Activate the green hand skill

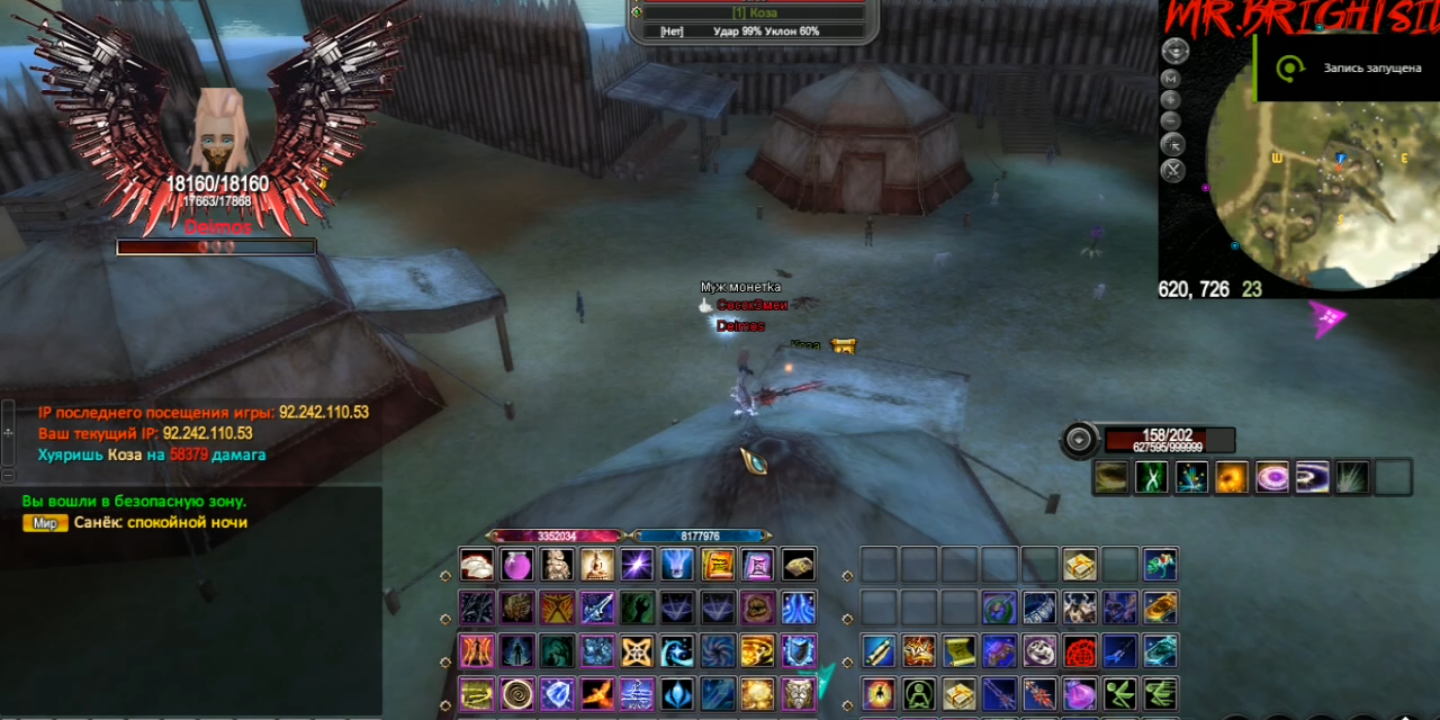coord(637,608)
